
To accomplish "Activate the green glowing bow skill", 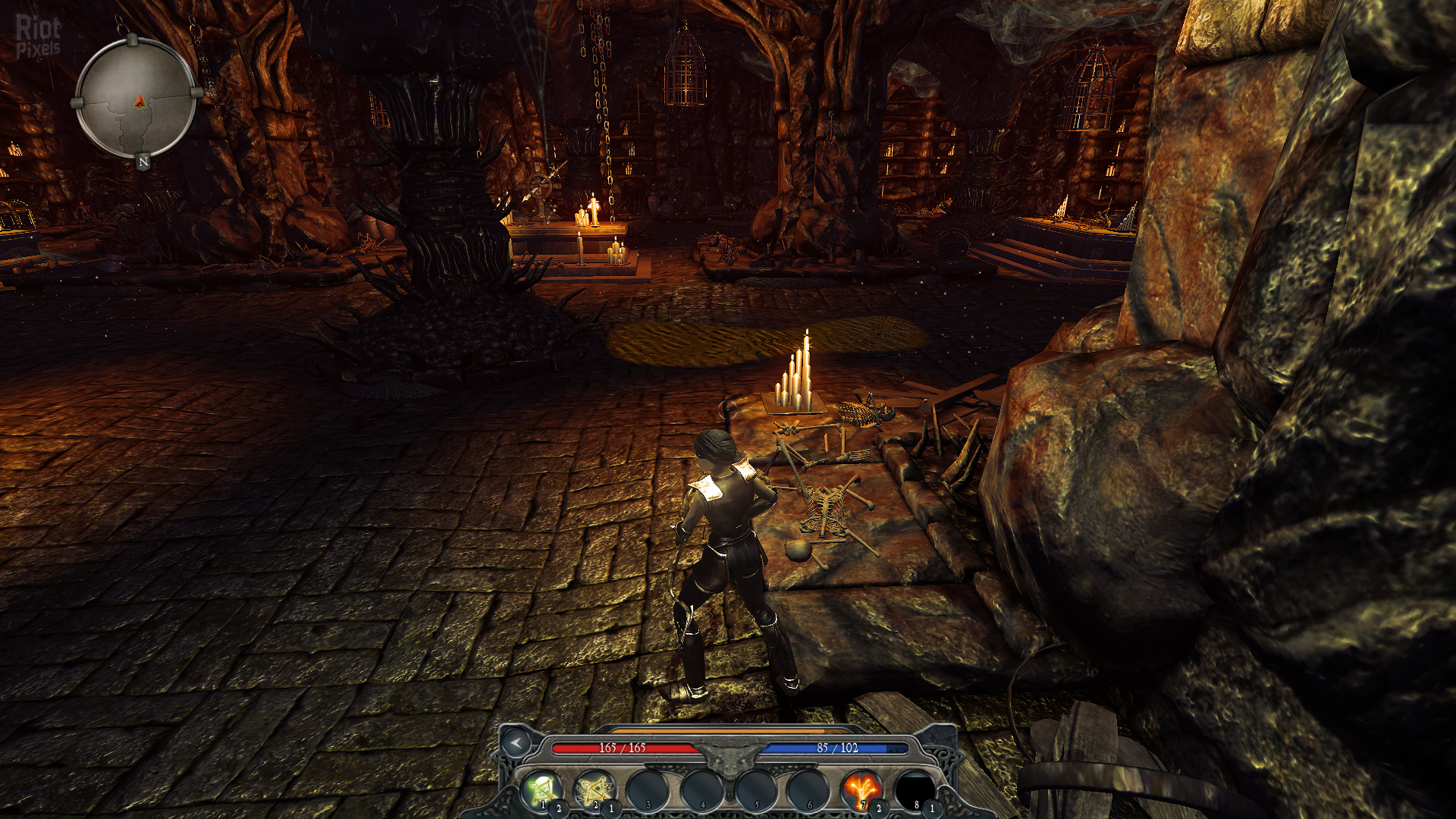I will pos(541,789).
